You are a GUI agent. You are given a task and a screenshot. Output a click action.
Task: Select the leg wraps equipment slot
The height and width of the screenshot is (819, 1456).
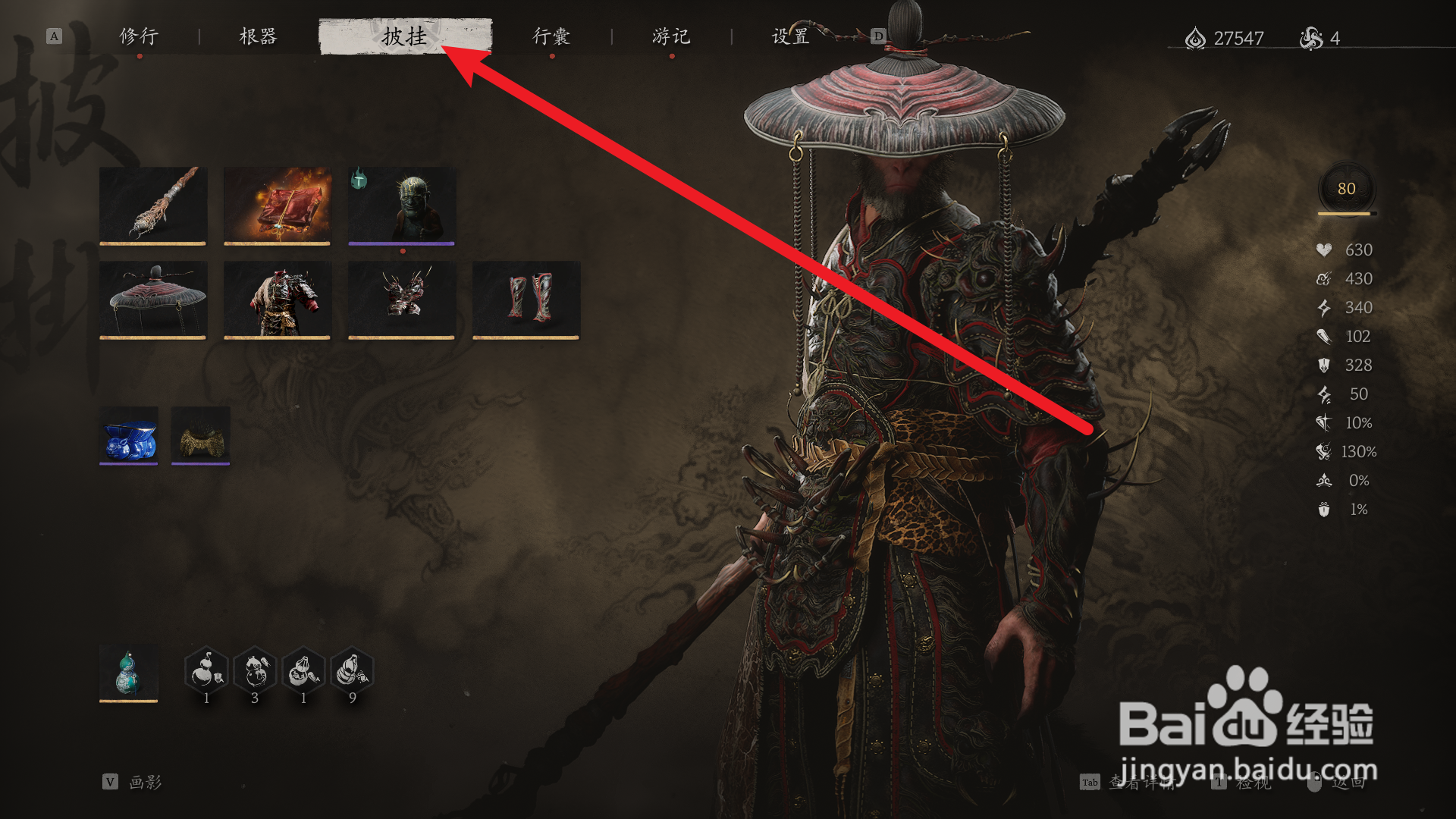[x=525, y=299]
